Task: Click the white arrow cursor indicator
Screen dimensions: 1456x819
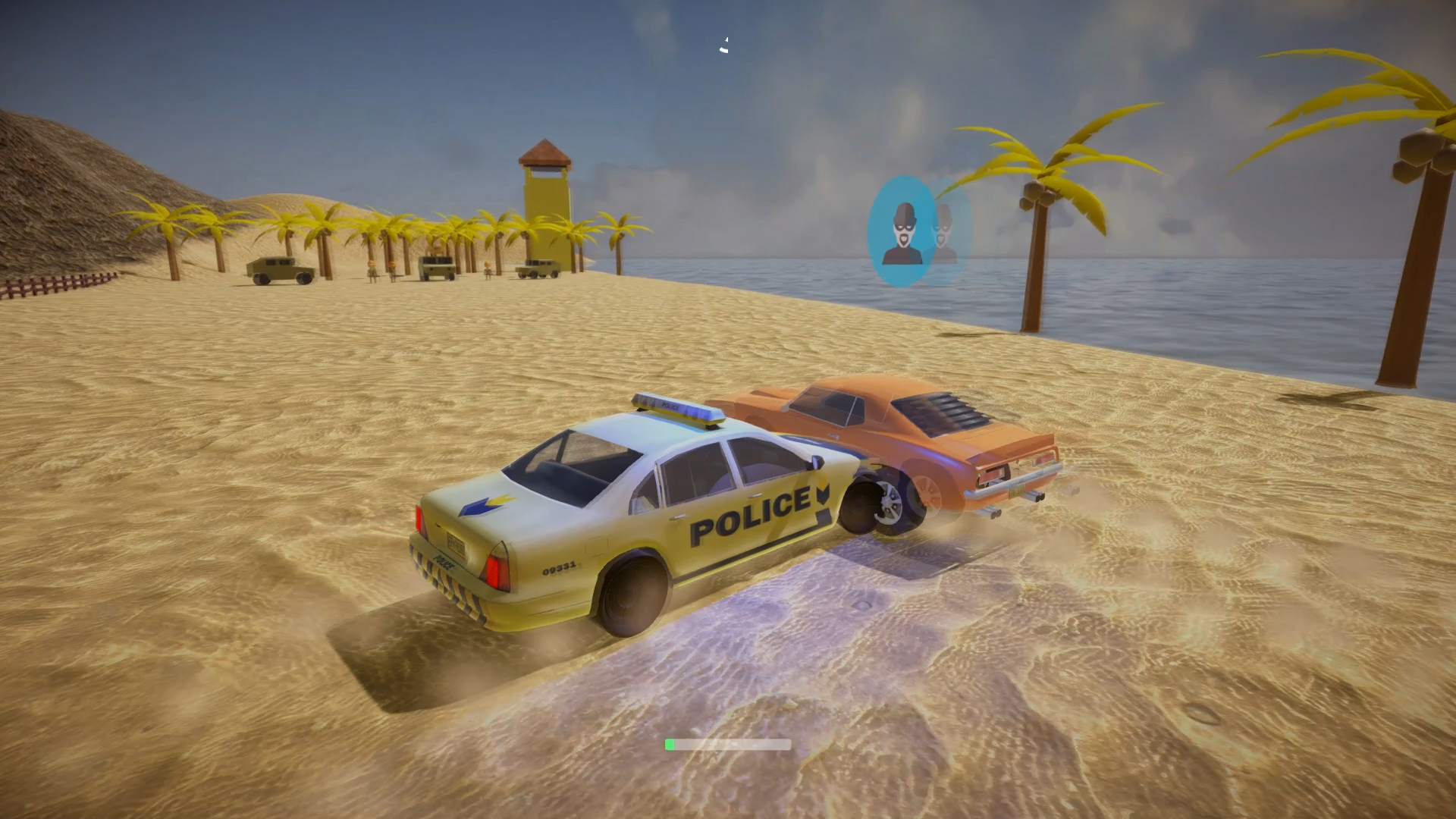Action: pyautogui.click(x=723, y=43)
